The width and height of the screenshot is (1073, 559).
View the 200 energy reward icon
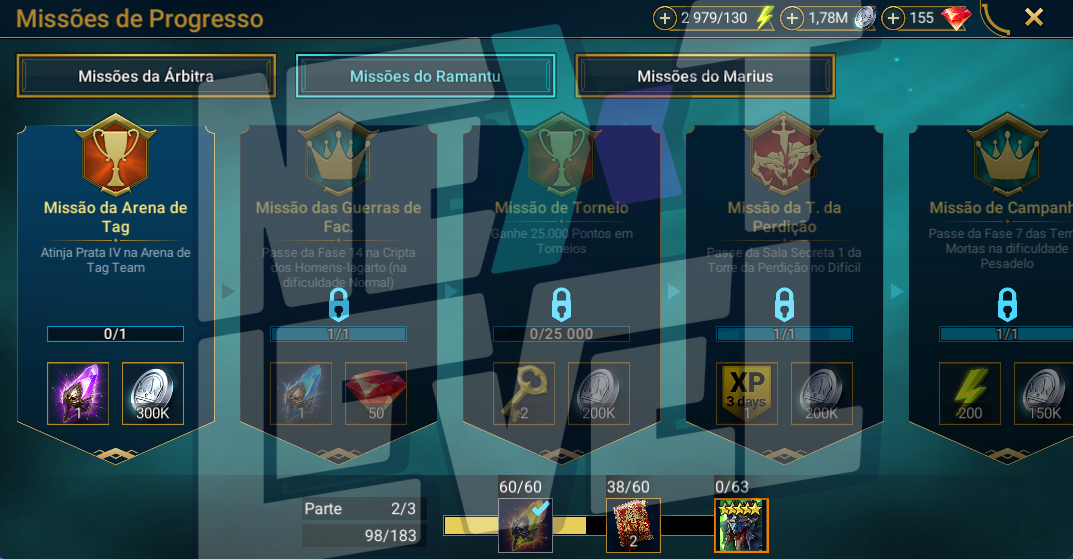[970, 393]
